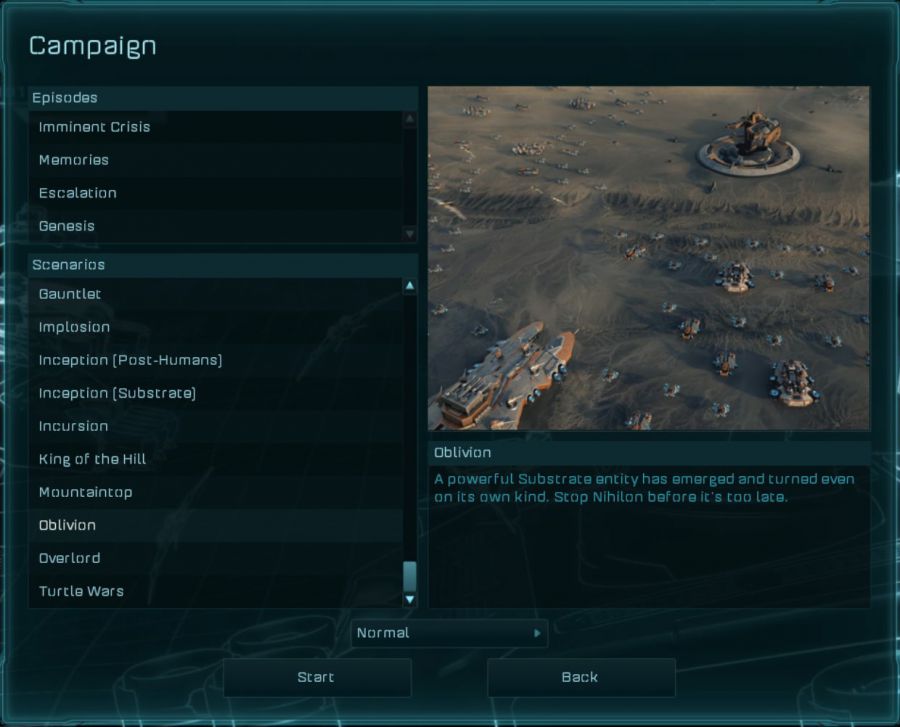Viewport: 900px width, 727px height.
Task: Open the Normal difficulty dropdown
Action: [x=449, y=633]
